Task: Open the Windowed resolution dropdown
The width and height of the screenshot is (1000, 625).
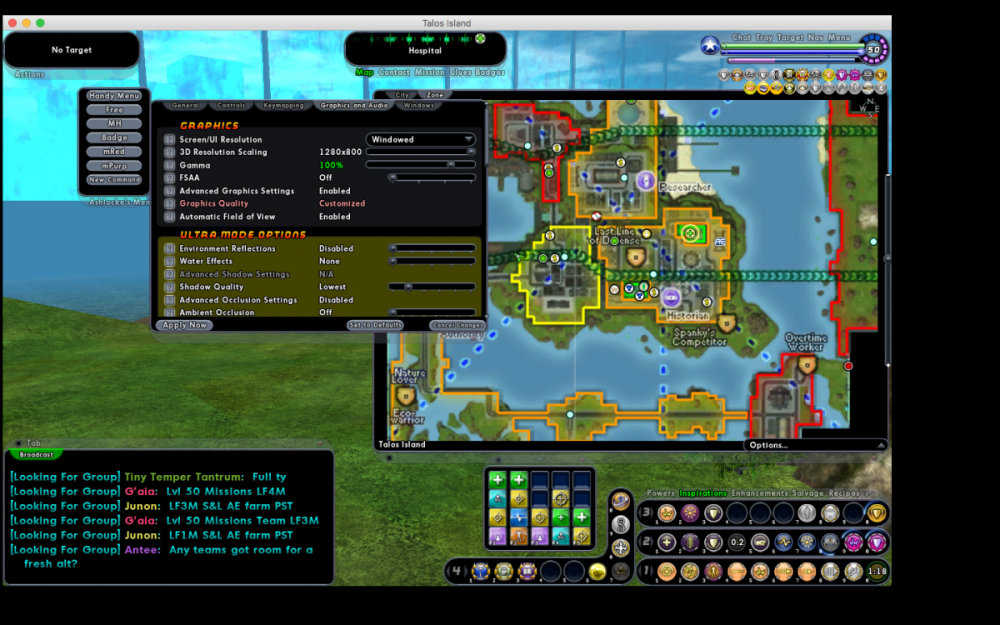Action: point(420,140)
